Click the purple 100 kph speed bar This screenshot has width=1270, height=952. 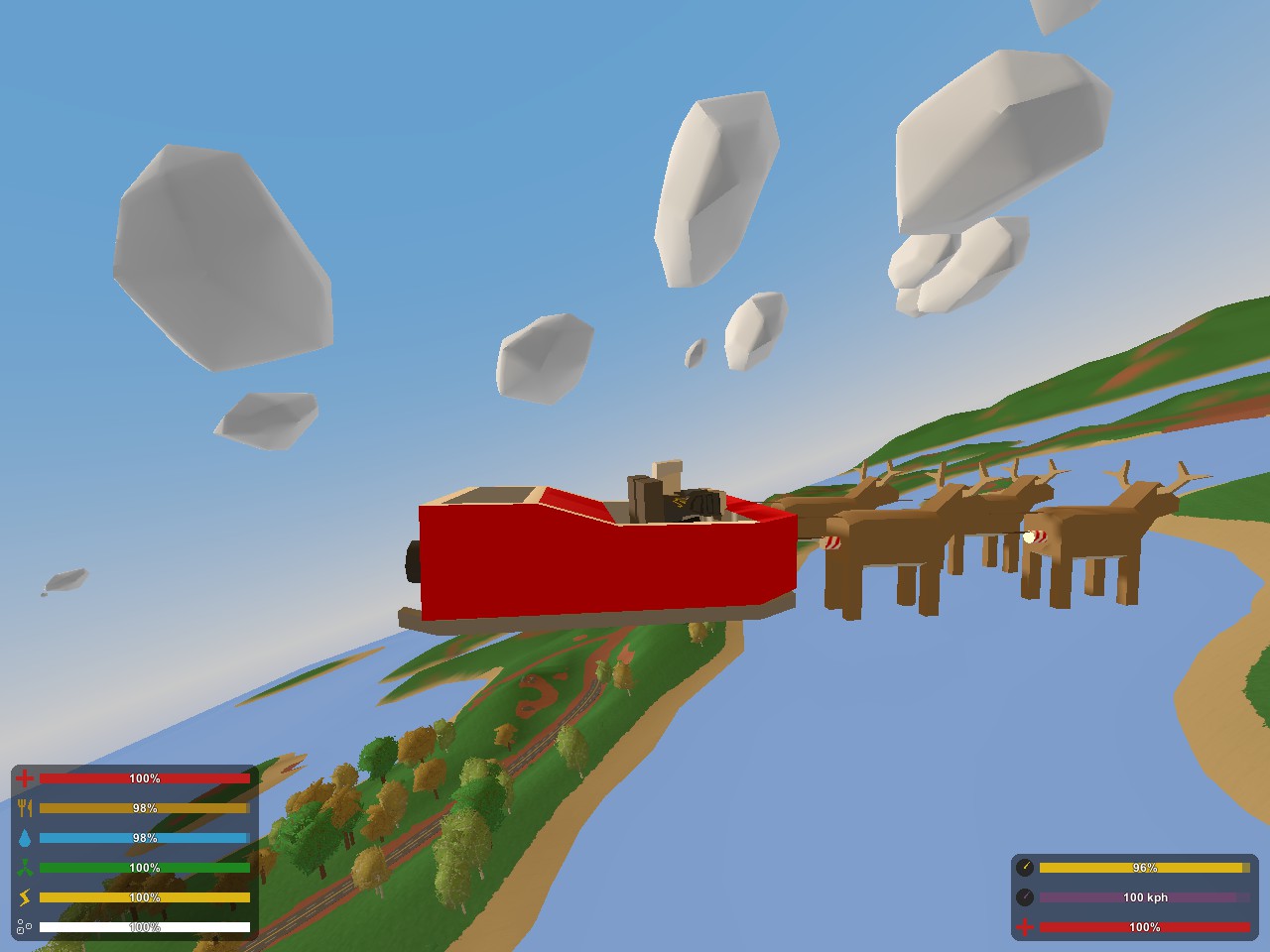point(1143,897)
